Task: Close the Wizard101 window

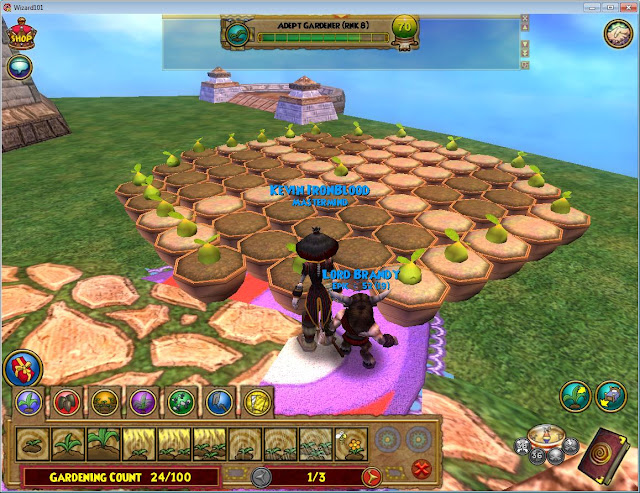Action: coord(622,7)
